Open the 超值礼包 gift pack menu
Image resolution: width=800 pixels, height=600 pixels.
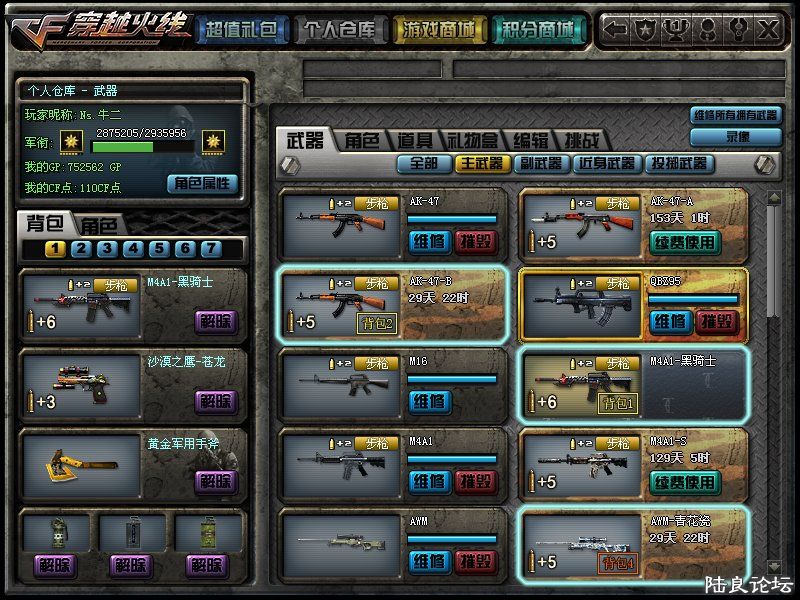(x=240, y=30)
